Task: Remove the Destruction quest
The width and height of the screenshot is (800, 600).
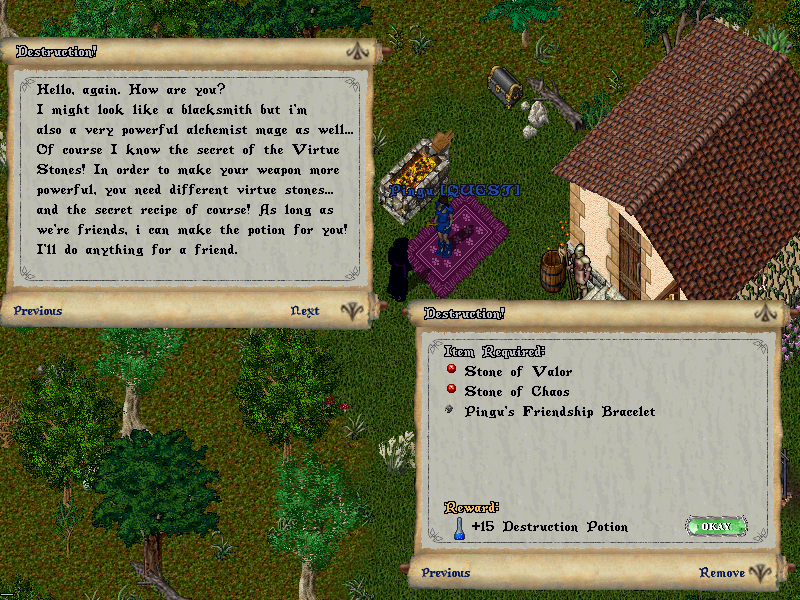Action: 721,573
